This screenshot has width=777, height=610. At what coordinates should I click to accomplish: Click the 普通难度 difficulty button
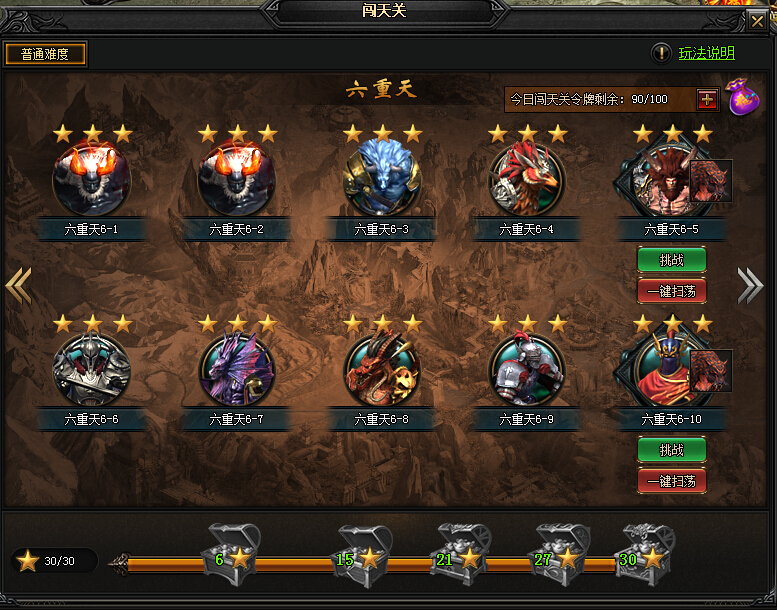pos(46,54)
